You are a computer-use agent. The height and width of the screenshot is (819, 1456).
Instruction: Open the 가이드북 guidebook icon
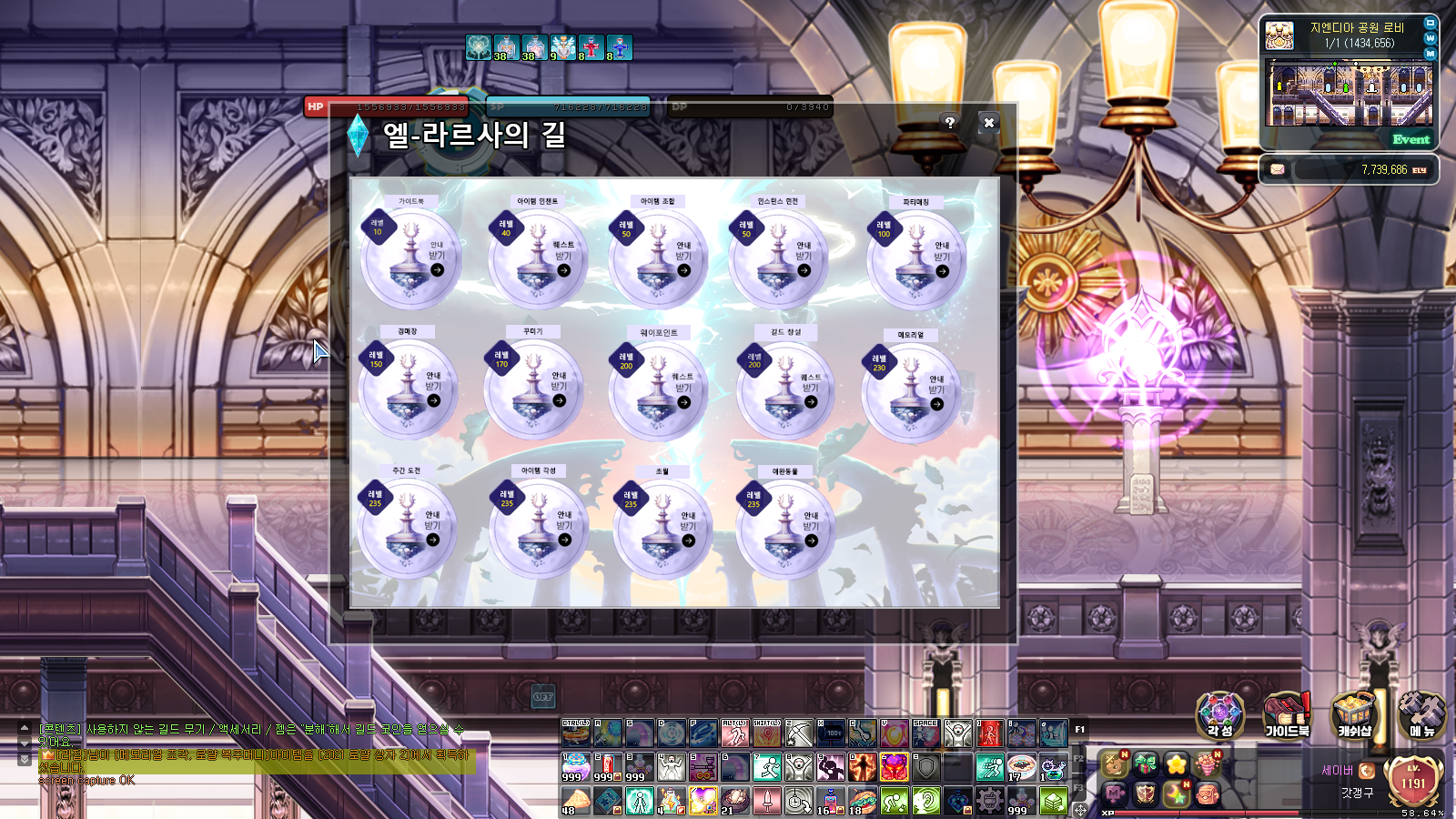(x=1287, y=714)
